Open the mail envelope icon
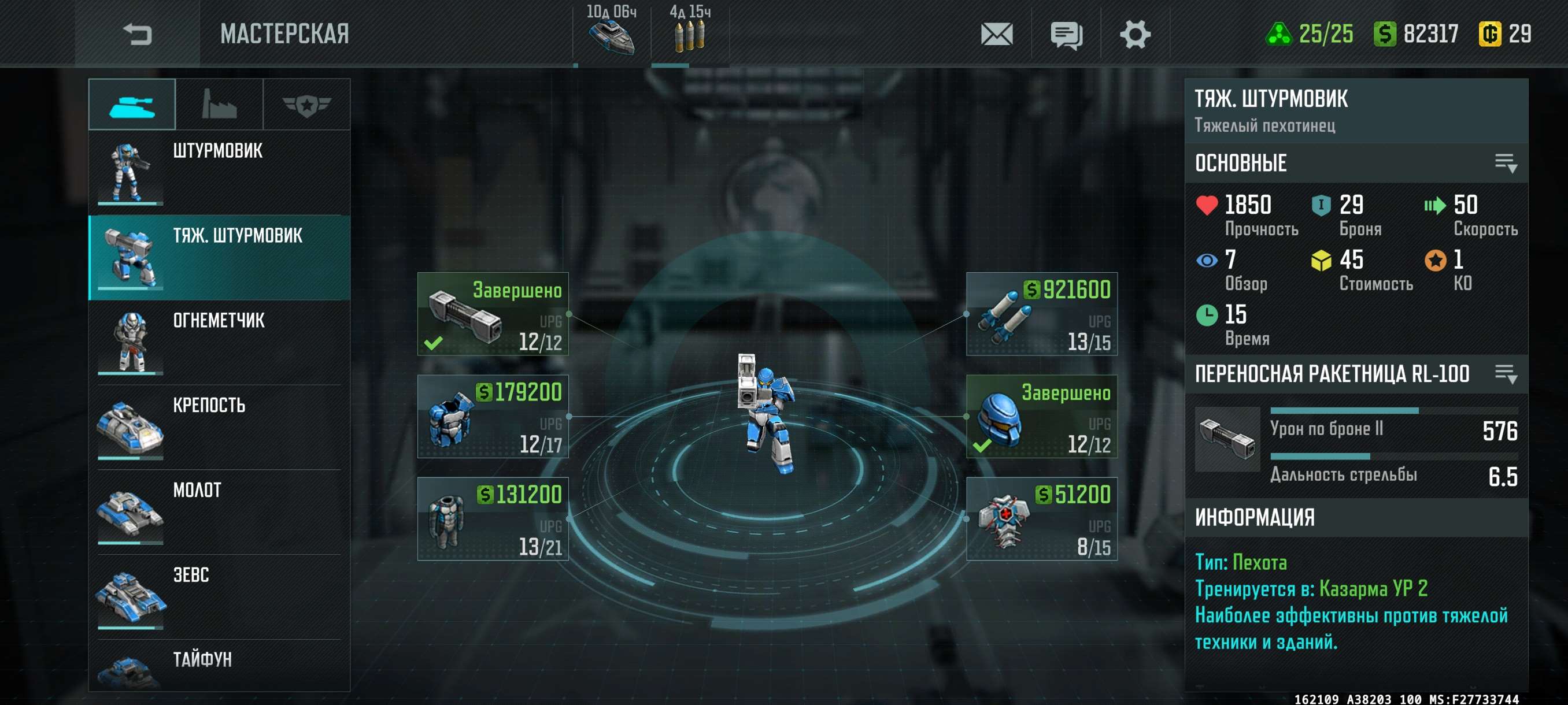The width and height of the screenshot is (1568, 705). 996,34
